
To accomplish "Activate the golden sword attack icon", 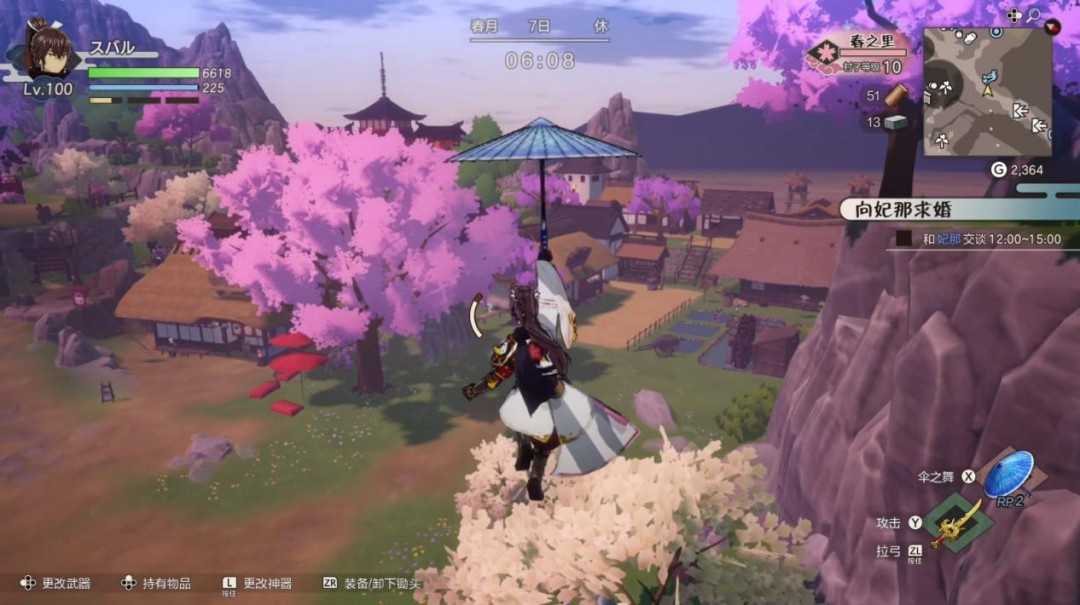I will point(957,522).
